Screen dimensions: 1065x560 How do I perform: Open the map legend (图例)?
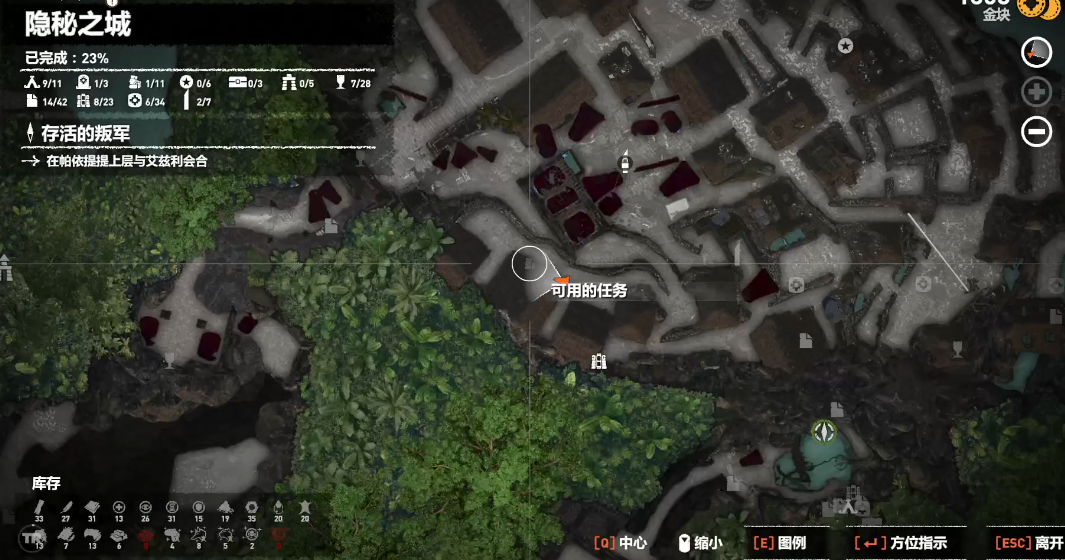click(x=778, y=543)
